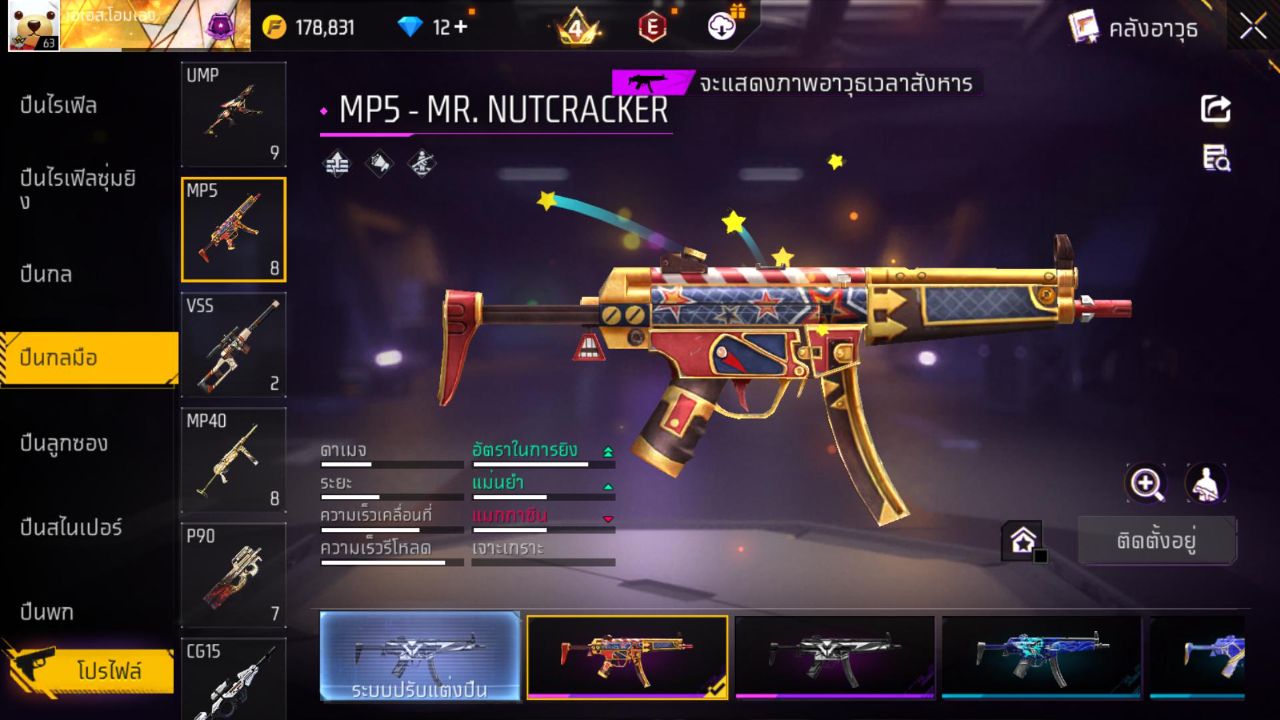Expand the green arrow beside fire rate stat
The width and height of the screenshot is (1280, 720).
pyautogui.click(x=606, y=451)
